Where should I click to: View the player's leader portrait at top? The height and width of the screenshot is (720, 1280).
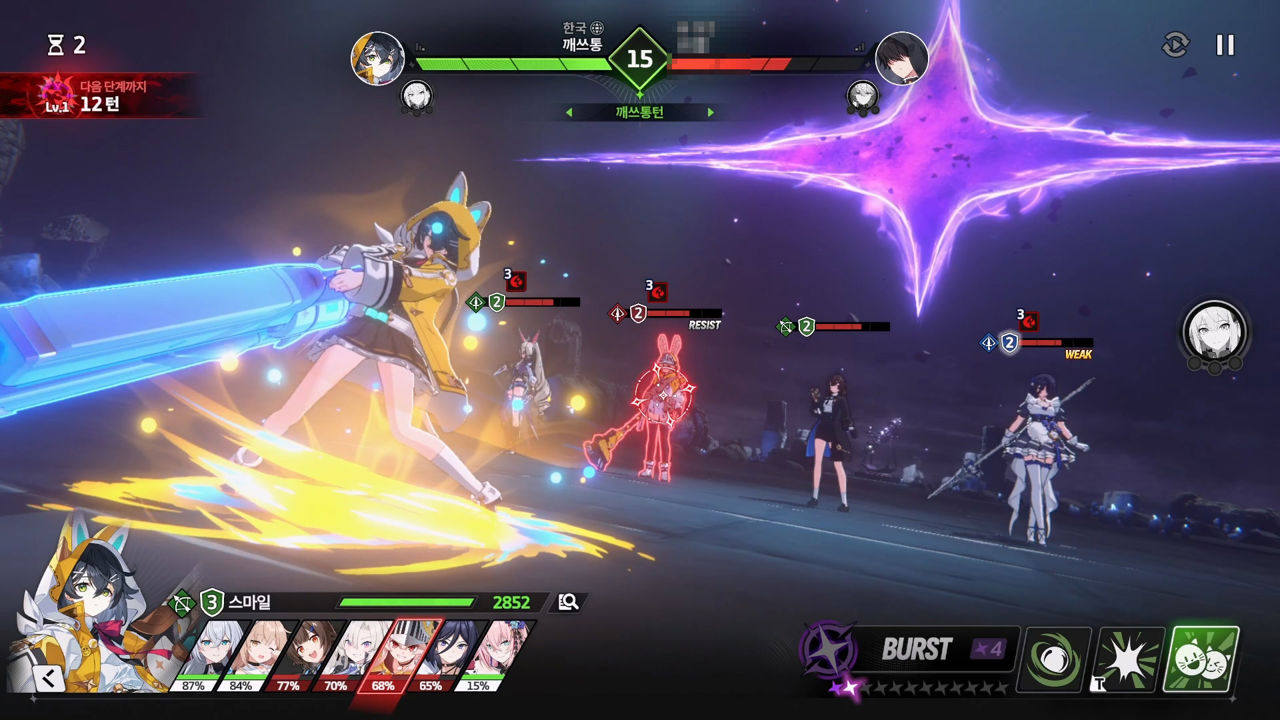tap(378, 58)
